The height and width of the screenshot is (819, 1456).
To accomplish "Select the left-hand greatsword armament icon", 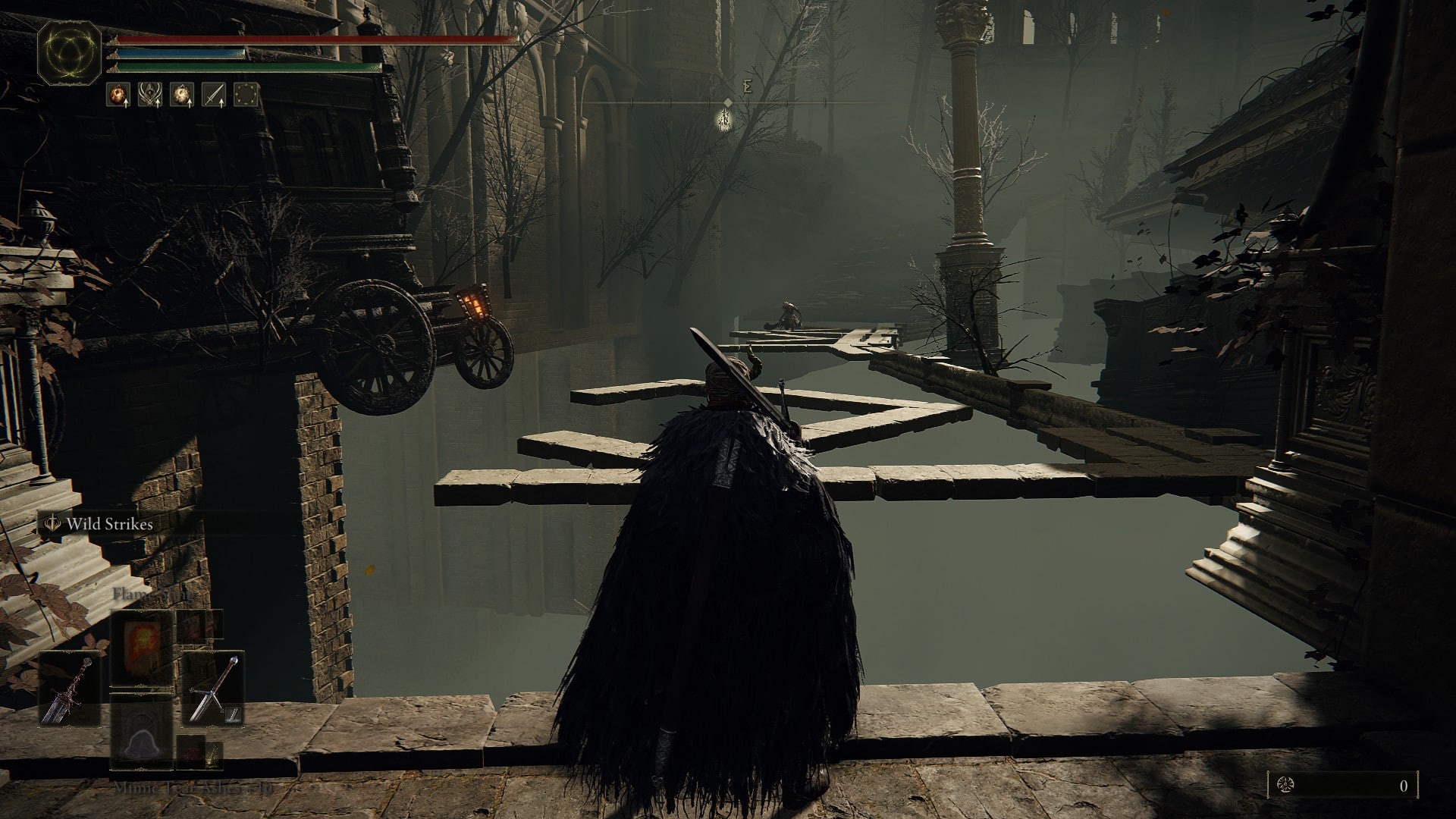I will 70,690.
